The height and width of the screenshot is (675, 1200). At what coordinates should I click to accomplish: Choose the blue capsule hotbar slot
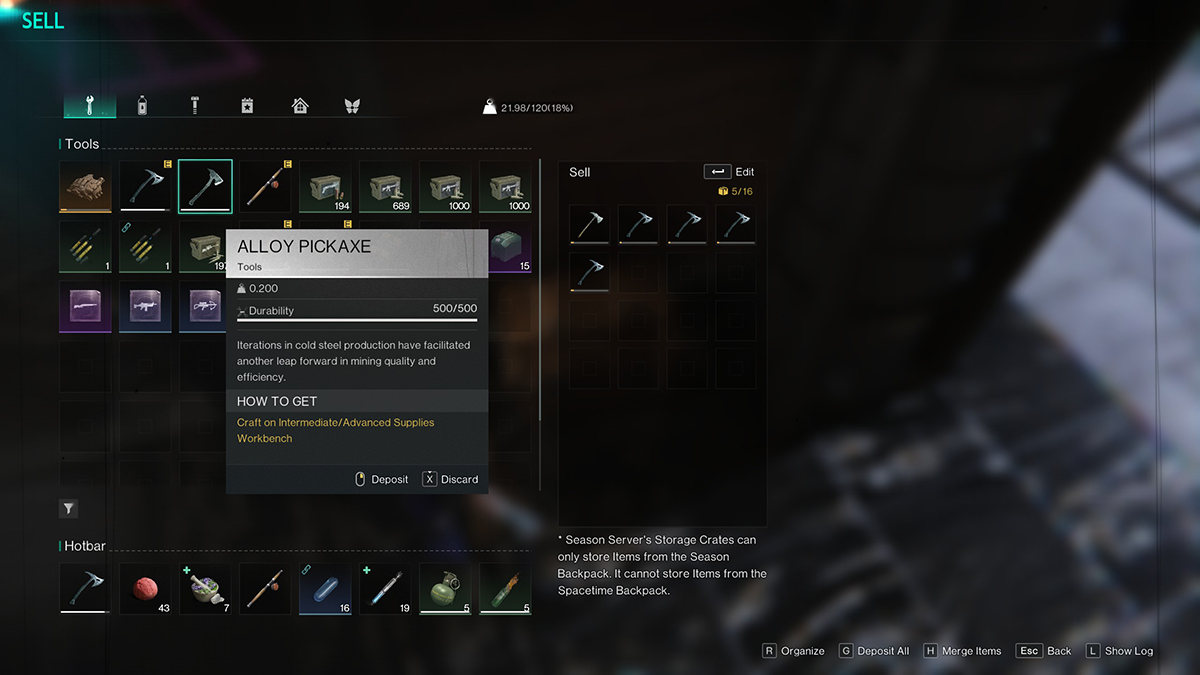(325, 589)
